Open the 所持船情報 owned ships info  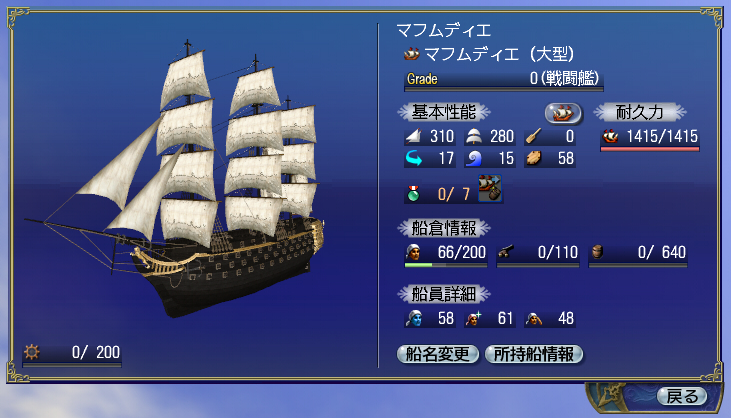pos(533,354)
